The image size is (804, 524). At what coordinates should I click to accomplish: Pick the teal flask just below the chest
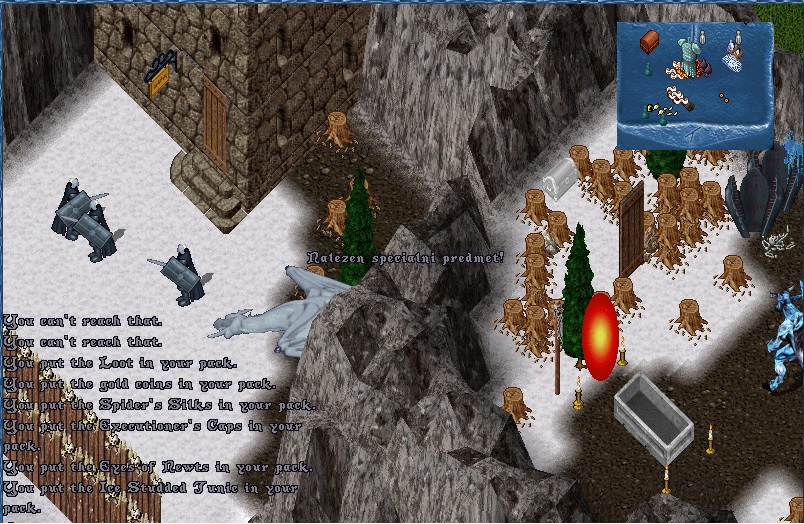648,70
